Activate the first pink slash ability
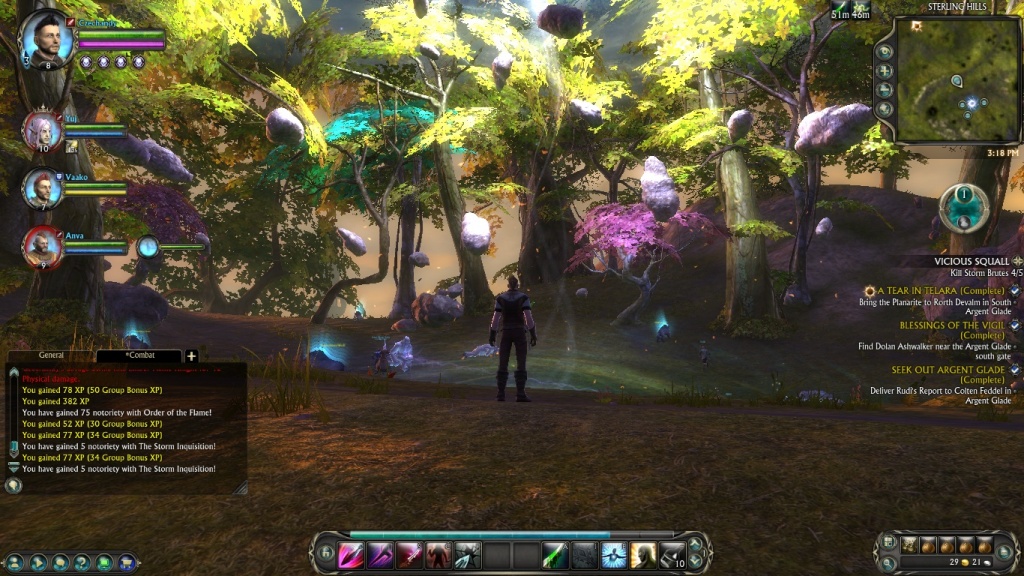 pos(351,554)
